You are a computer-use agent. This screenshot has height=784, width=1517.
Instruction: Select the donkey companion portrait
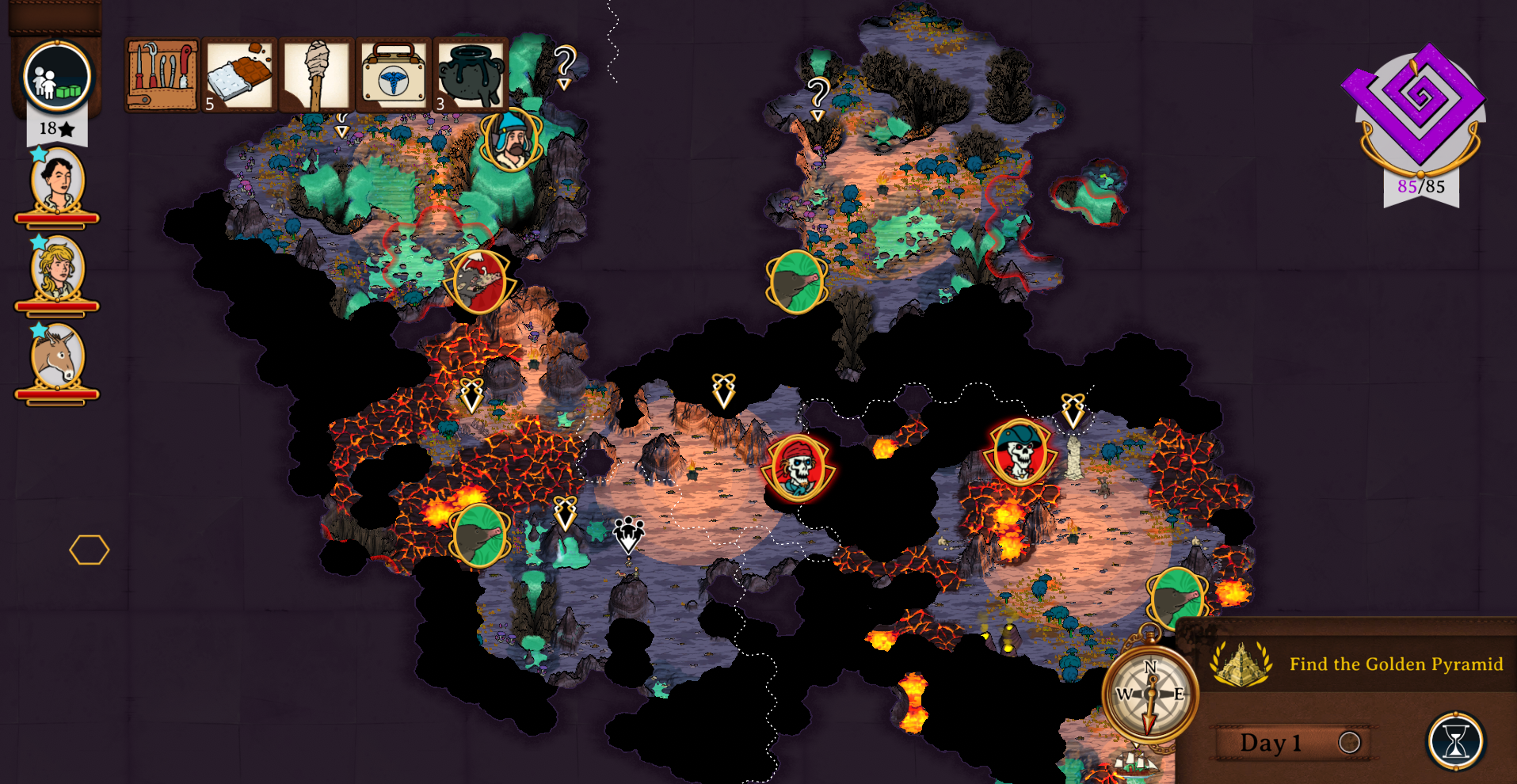click(x=57, y=358)
